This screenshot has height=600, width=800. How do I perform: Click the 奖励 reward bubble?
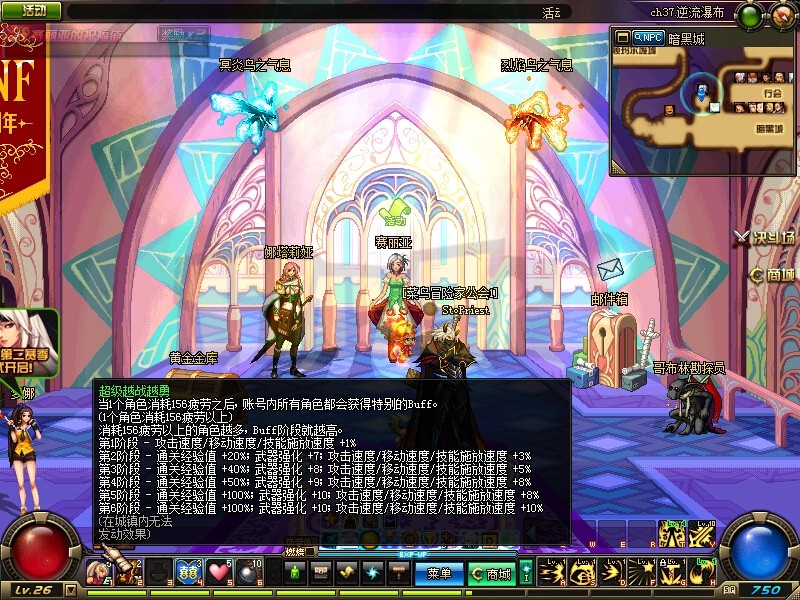(x=182, y=33)
